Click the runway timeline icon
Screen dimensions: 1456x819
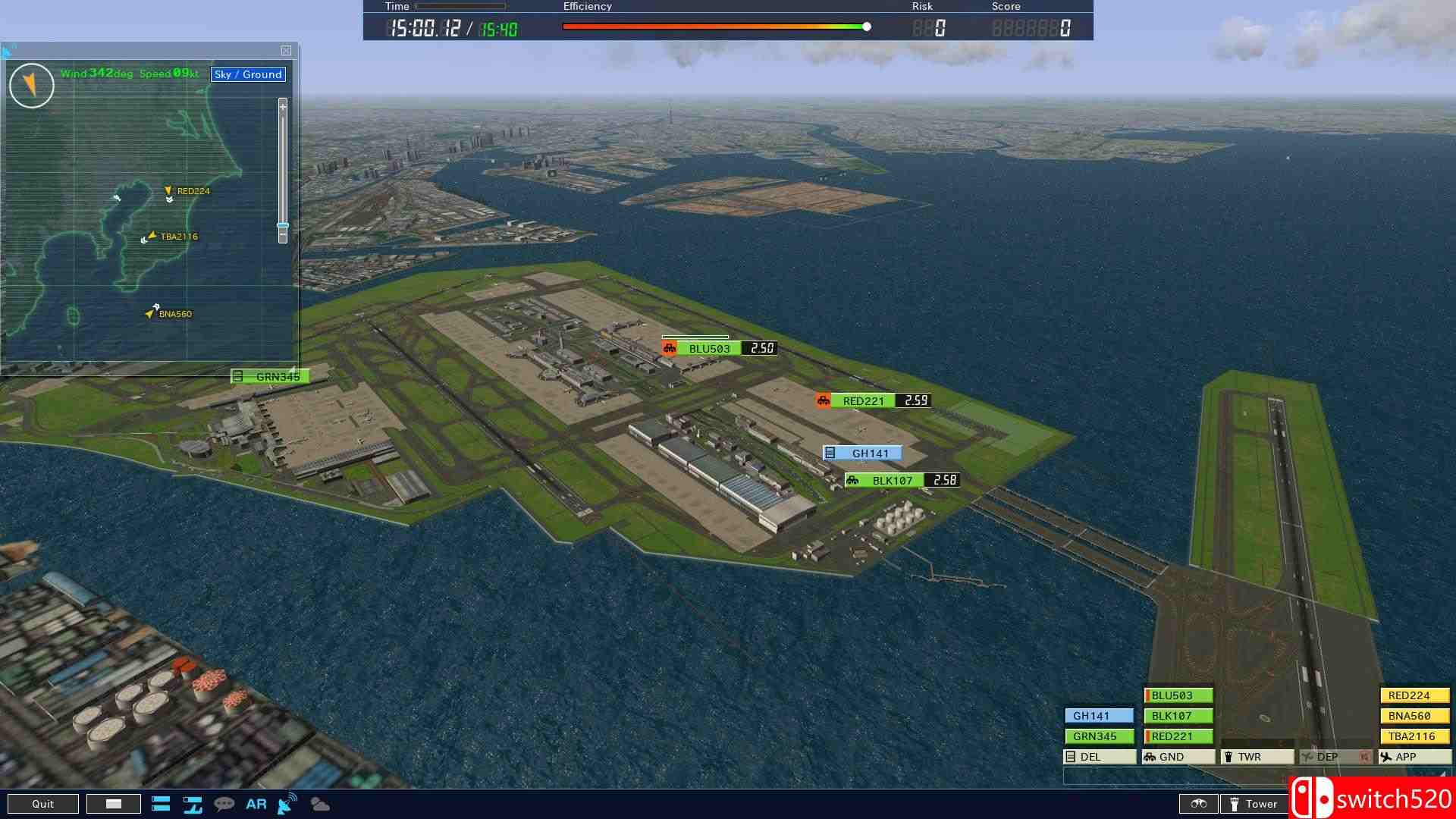click(x=193, y=805)
